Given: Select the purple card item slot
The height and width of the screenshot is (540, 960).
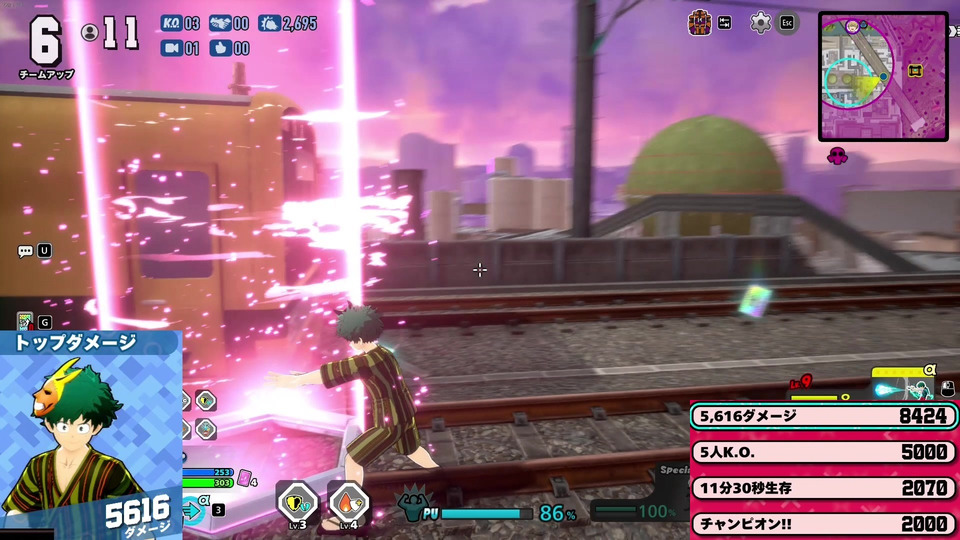Looking at the screenshot, I should click(244, 478).
